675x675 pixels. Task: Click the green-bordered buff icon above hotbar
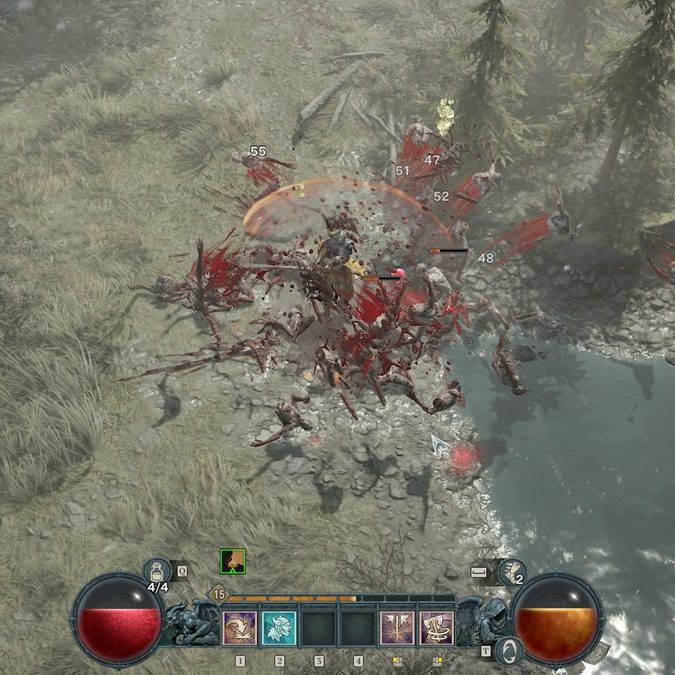233,561
